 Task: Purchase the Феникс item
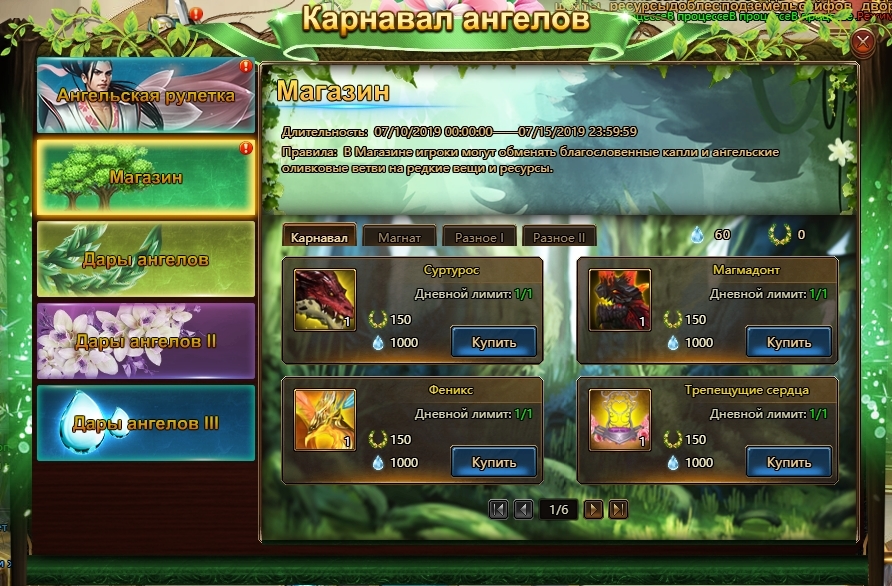(494, 462)
